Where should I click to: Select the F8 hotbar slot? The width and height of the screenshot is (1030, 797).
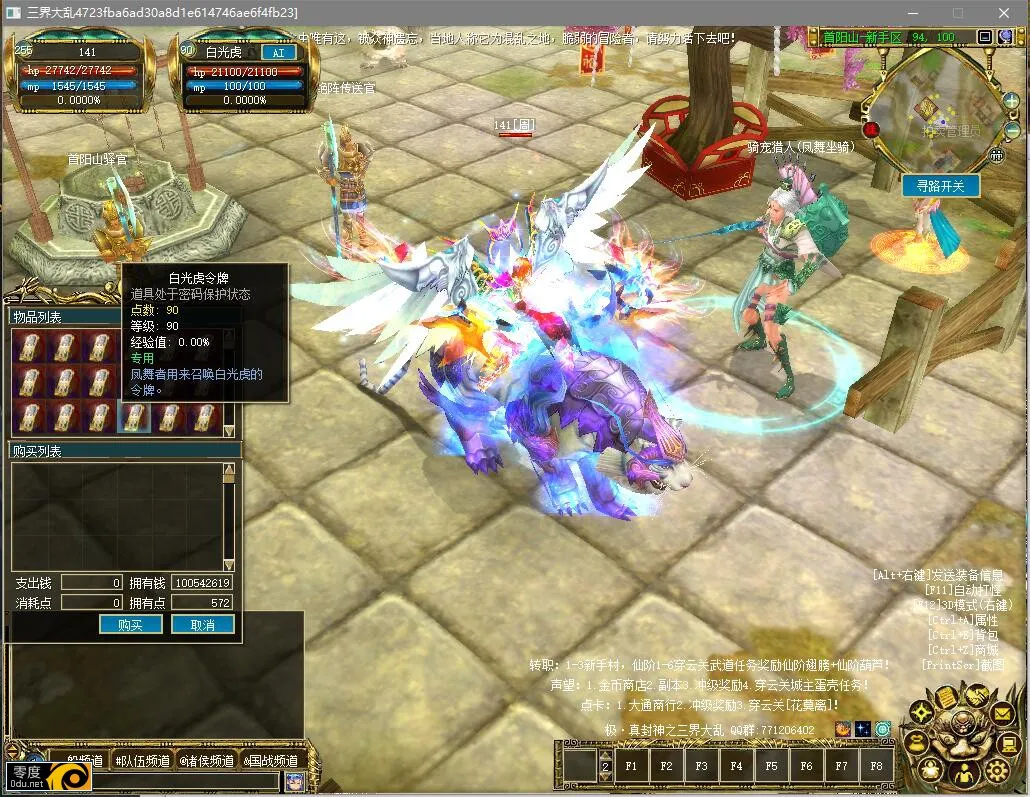pos(876,766)
